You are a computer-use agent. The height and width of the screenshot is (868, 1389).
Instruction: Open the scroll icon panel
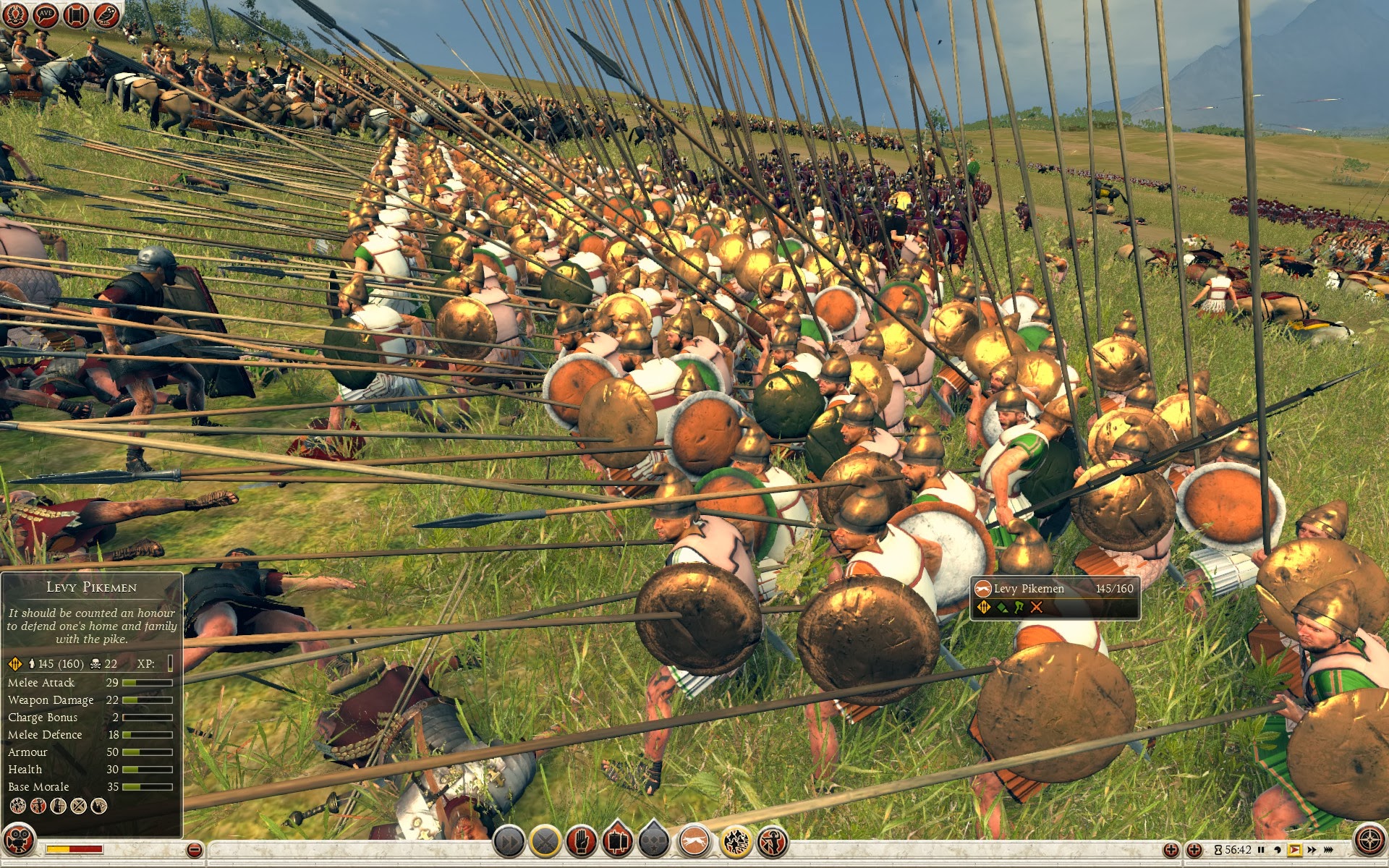[76, 14]
